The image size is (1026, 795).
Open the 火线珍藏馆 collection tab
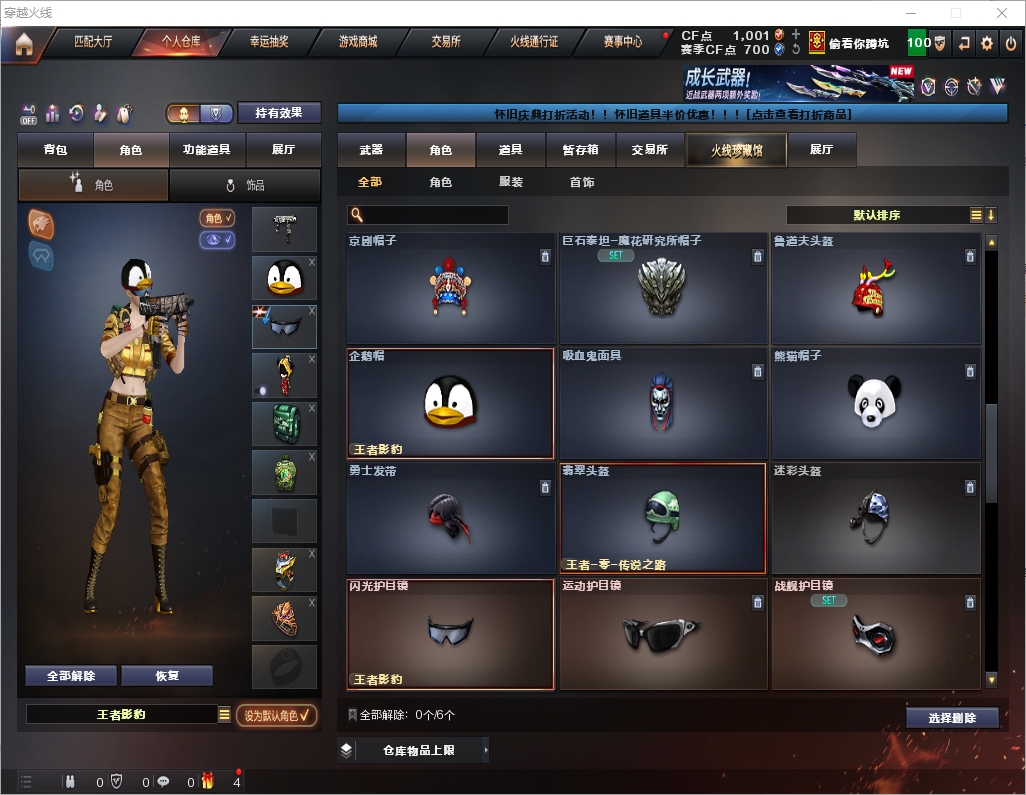pyautogui.click(x=735, y=150)
